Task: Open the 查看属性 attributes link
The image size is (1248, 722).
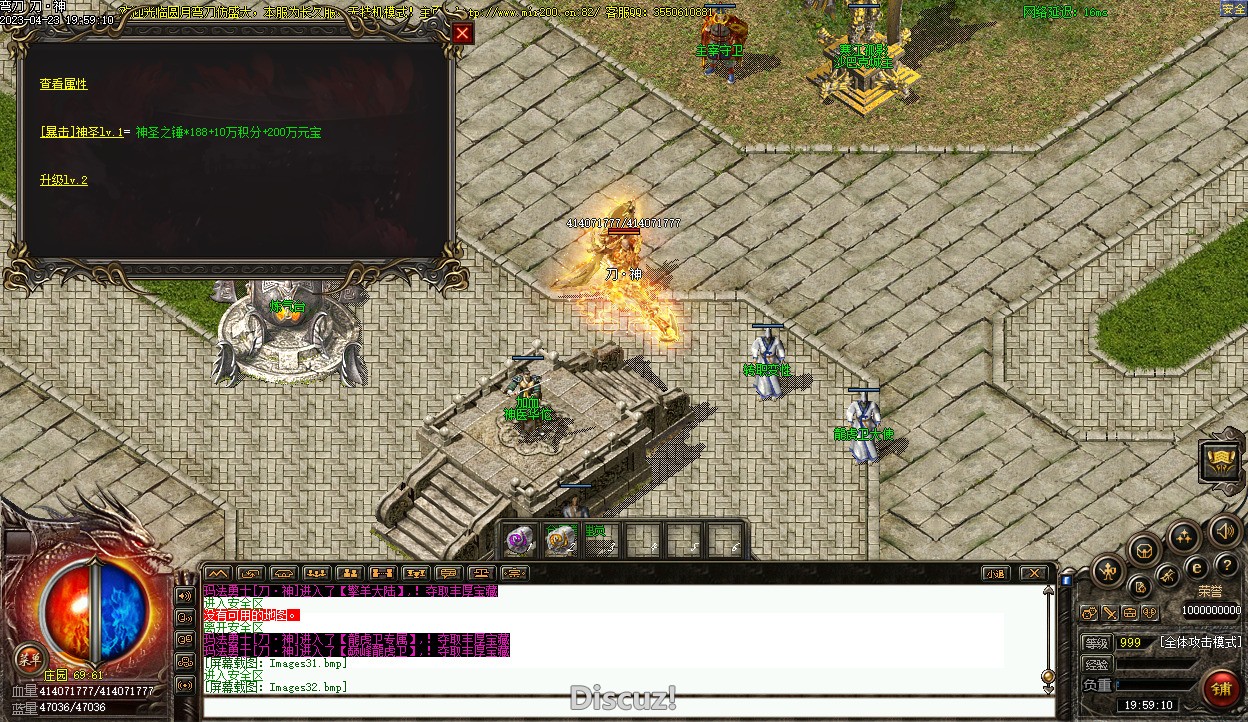Action: tap(64, 84)
